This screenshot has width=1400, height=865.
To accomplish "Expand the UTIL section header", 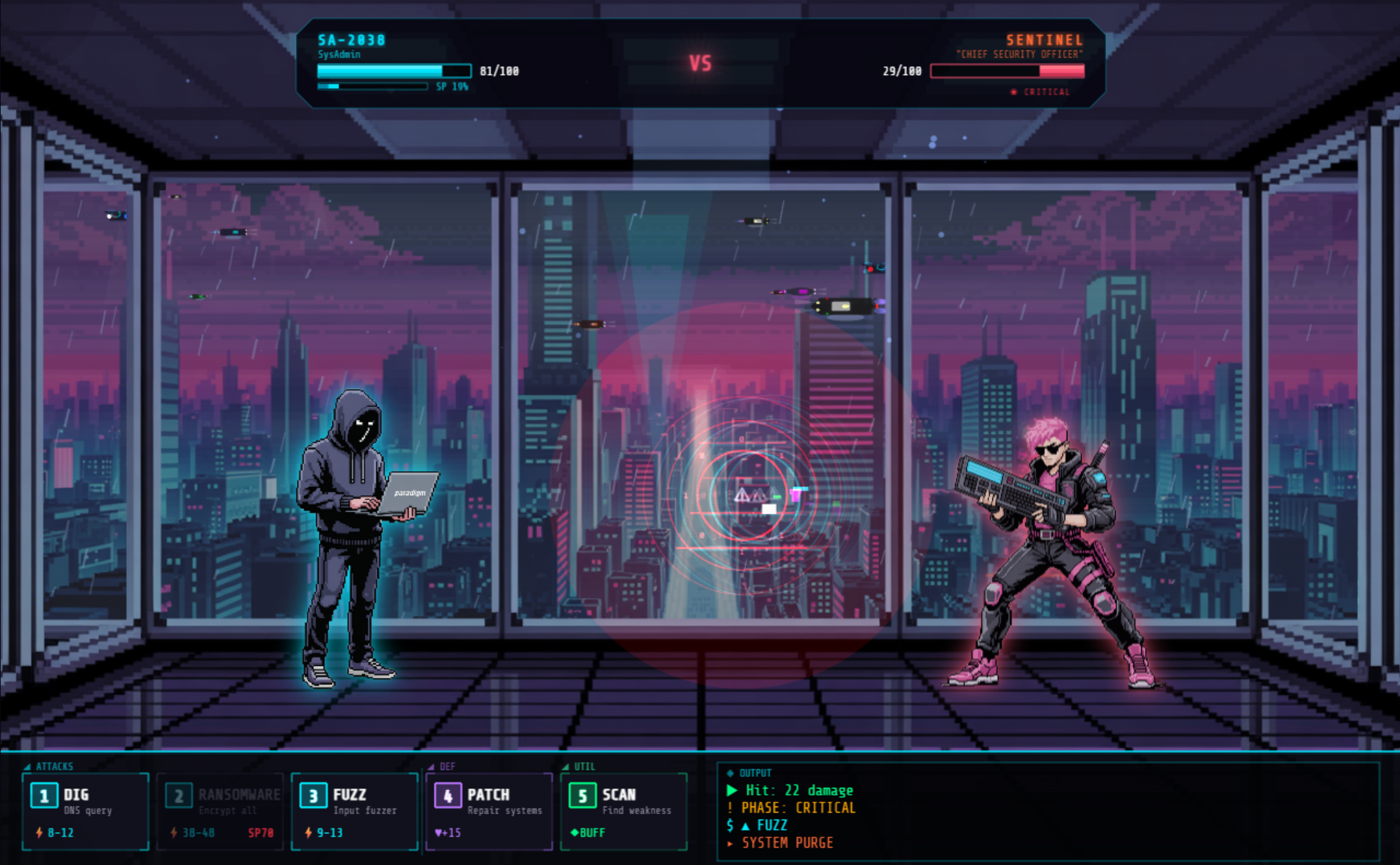I will point(578,765).
